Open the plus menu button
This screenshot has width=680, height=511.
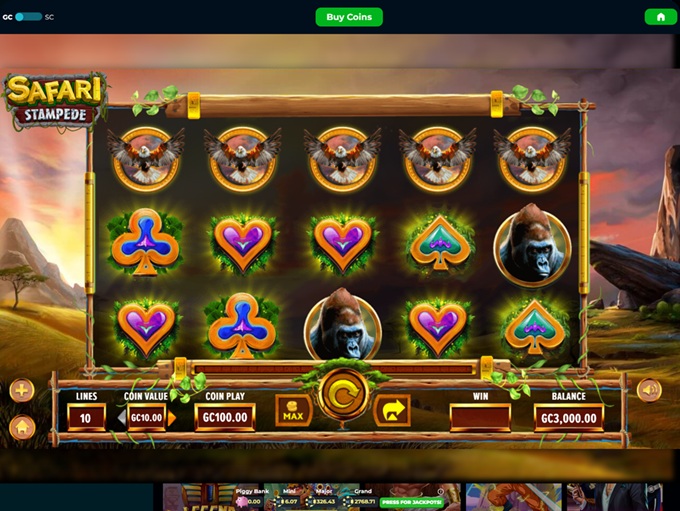tap(22, 390)
